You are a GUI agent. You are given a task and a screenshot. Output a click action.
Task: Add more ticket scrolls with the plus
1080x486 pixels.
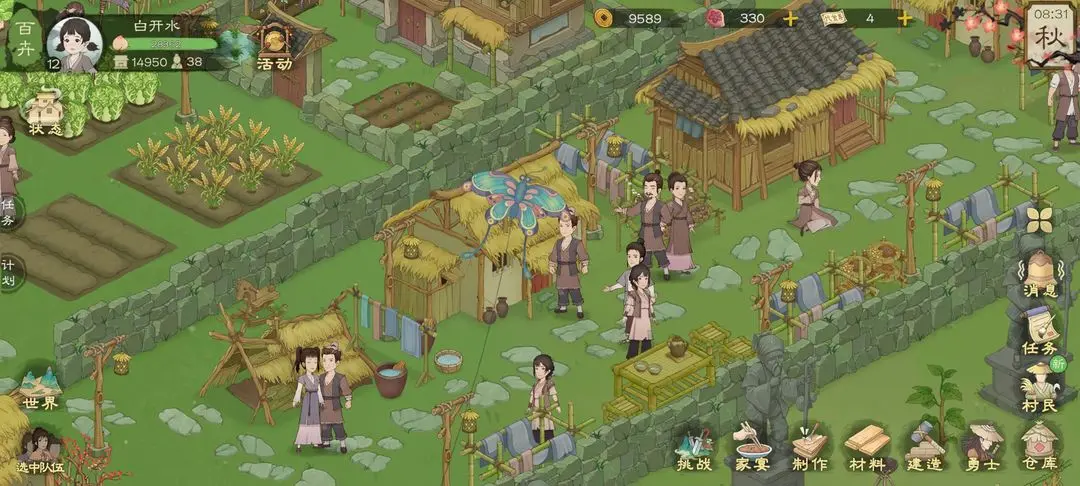(x=904, y=18)
